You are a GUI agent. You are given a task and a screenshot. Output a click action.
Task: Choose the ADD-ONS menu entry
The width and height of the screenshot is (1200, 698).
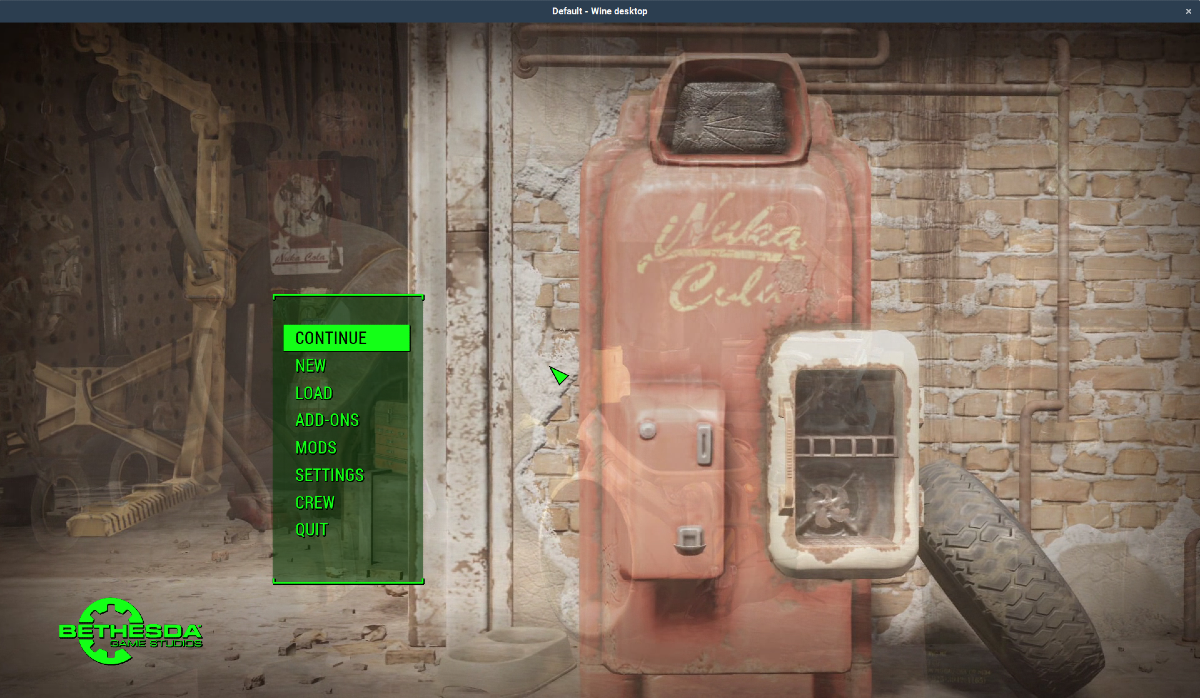(326, 420)
